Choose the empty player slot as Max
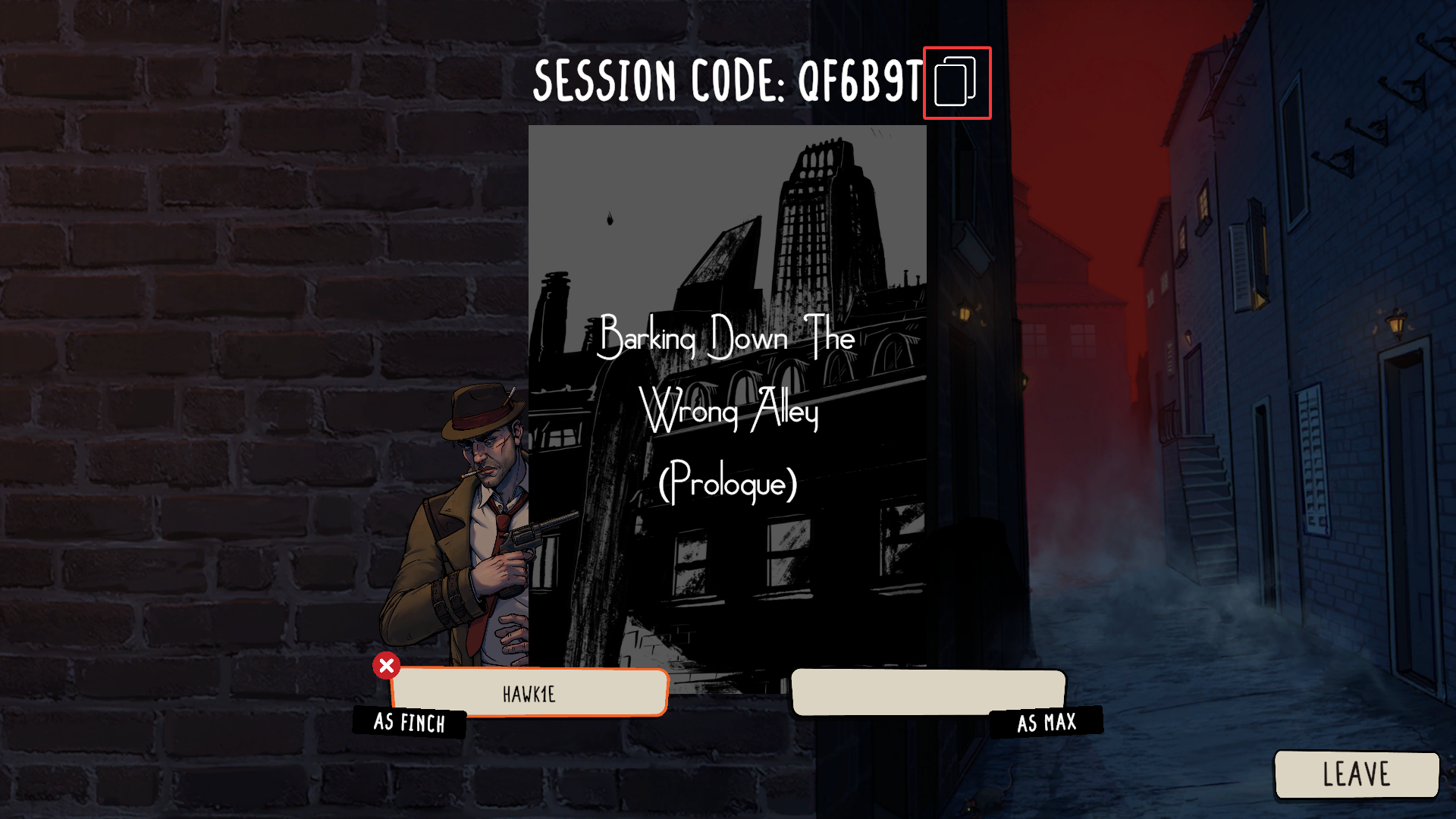The image size is (1456, 819). pyautogui.click(x=927, y=692)
